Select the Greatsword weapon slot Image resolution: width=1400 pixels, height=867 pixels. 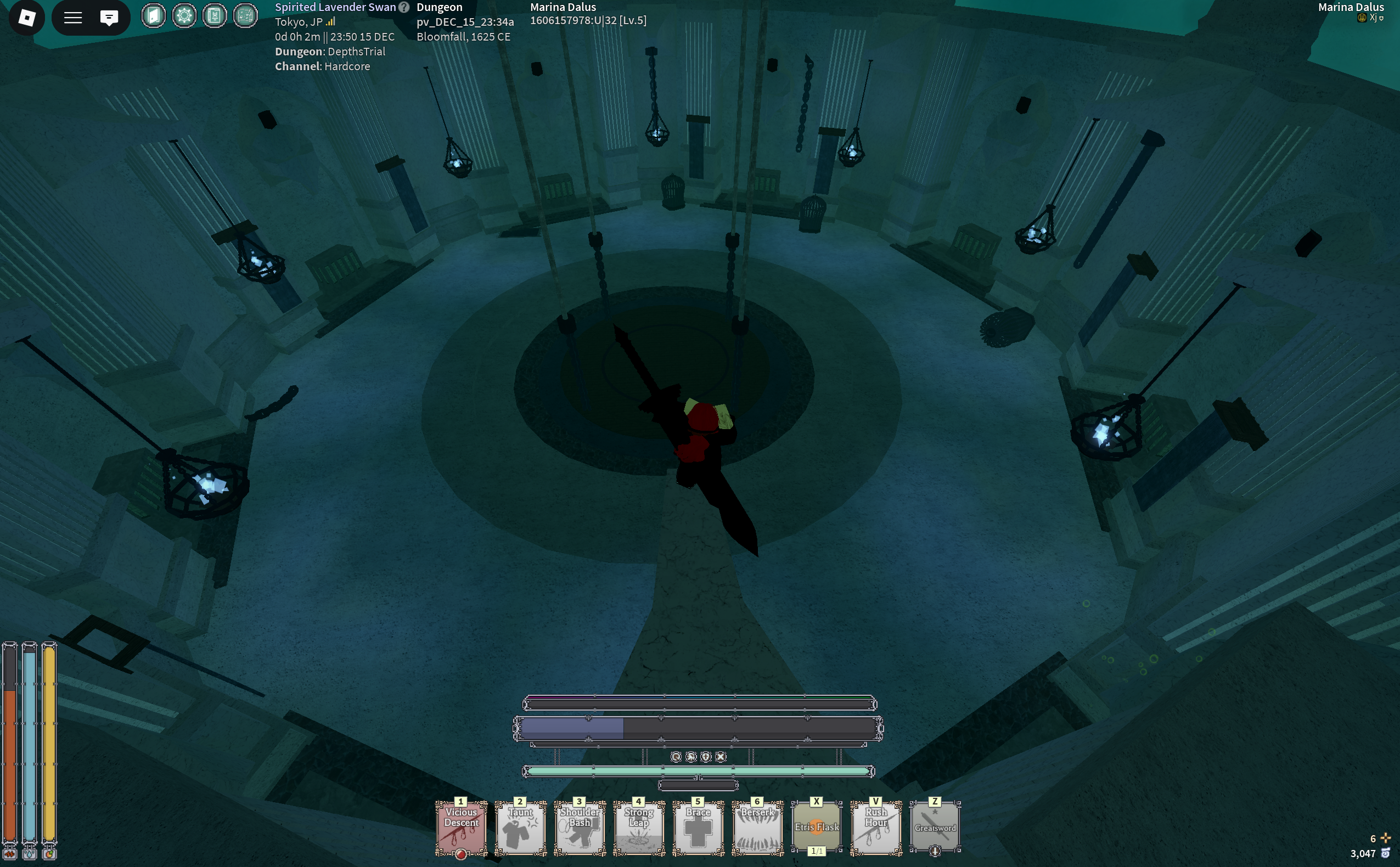coord(935,827)
